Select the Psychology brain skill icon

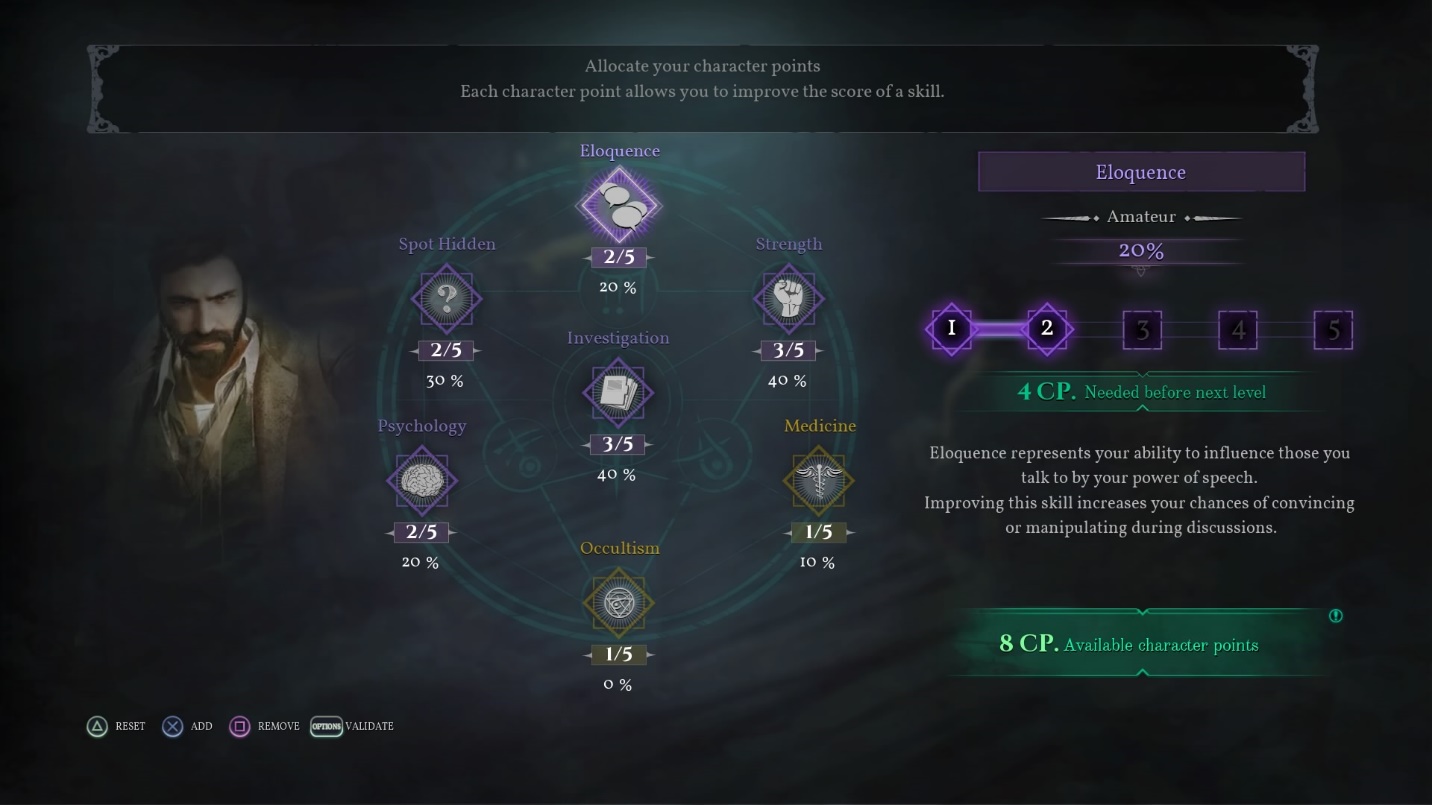tap(421, 480)
